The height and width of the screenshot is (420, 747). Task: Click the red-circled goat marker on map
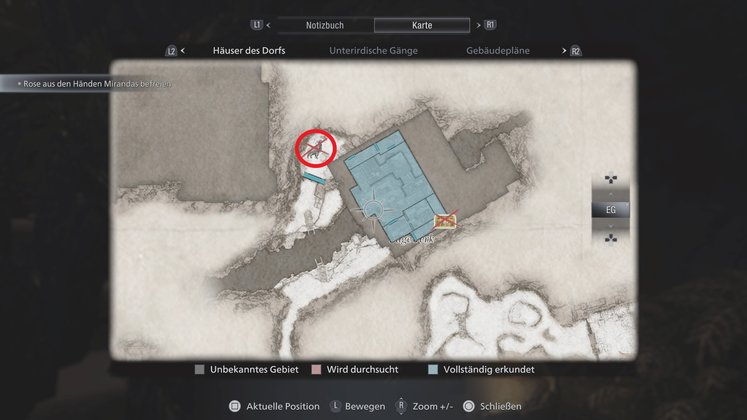click(x=317, y=148)
